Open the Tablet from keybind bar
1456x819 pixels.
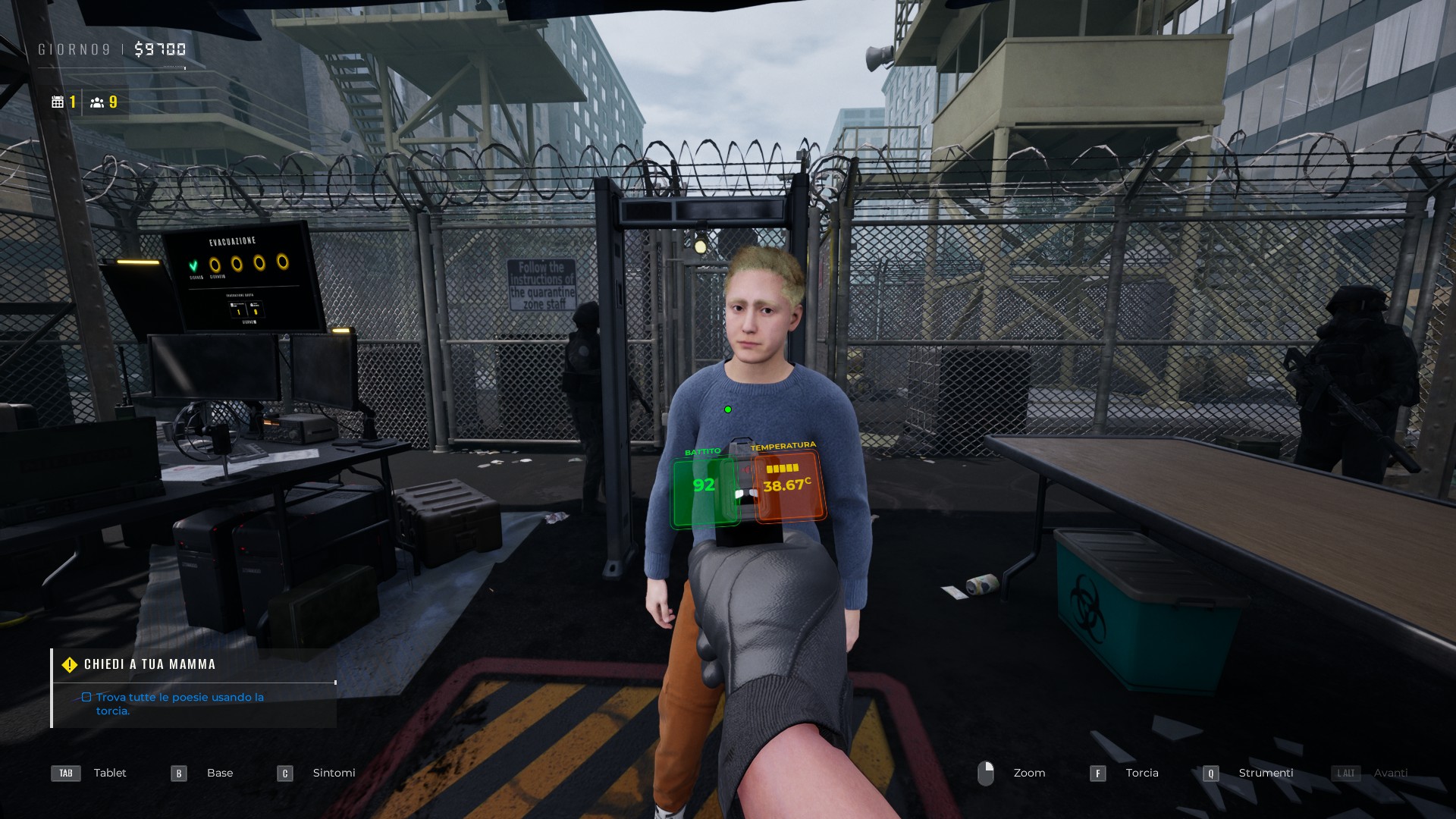click(x=110, y=773)
